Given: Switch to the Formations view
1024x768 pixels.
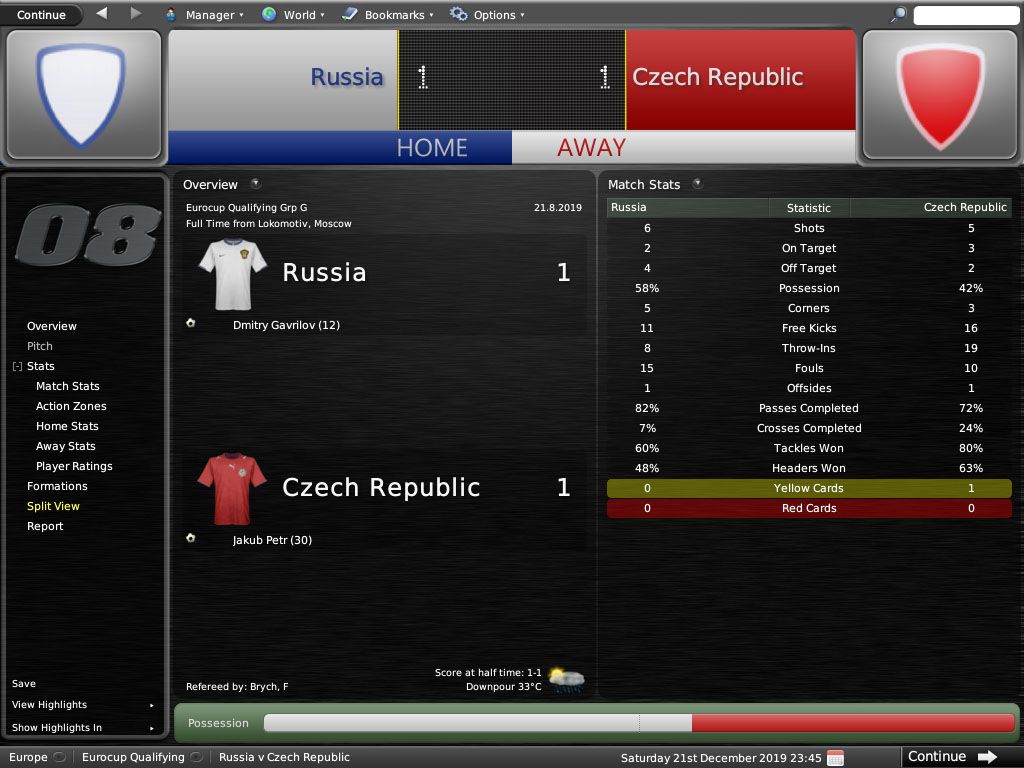Looking at the screenshot, I should coord(57,486).
